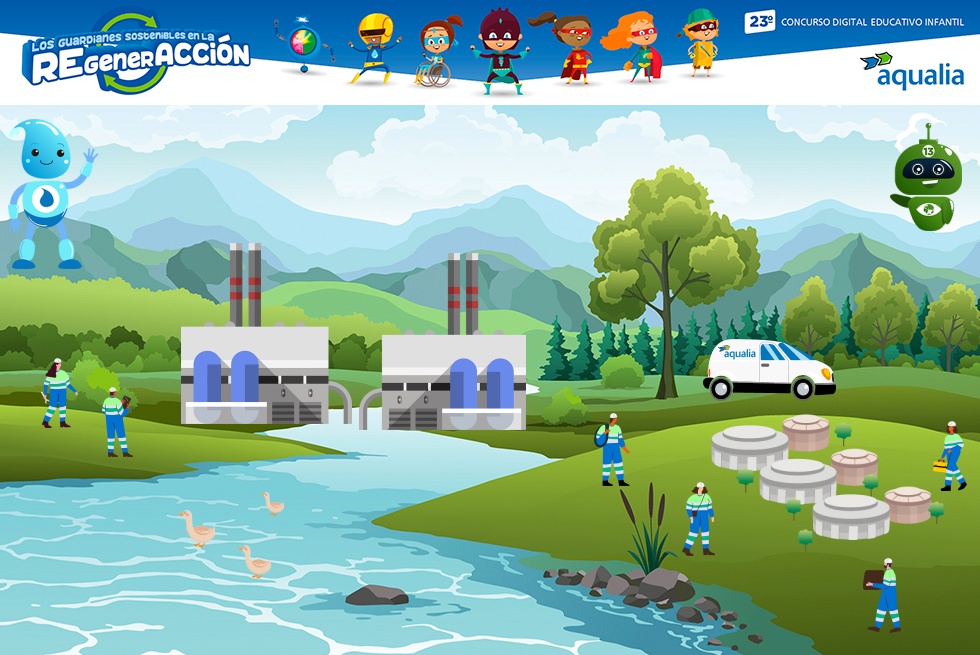This screenshot has height=655, width=980.
Task: Click the Guardianes Sostenibles REgenerAcción logo
Action: 136,54
